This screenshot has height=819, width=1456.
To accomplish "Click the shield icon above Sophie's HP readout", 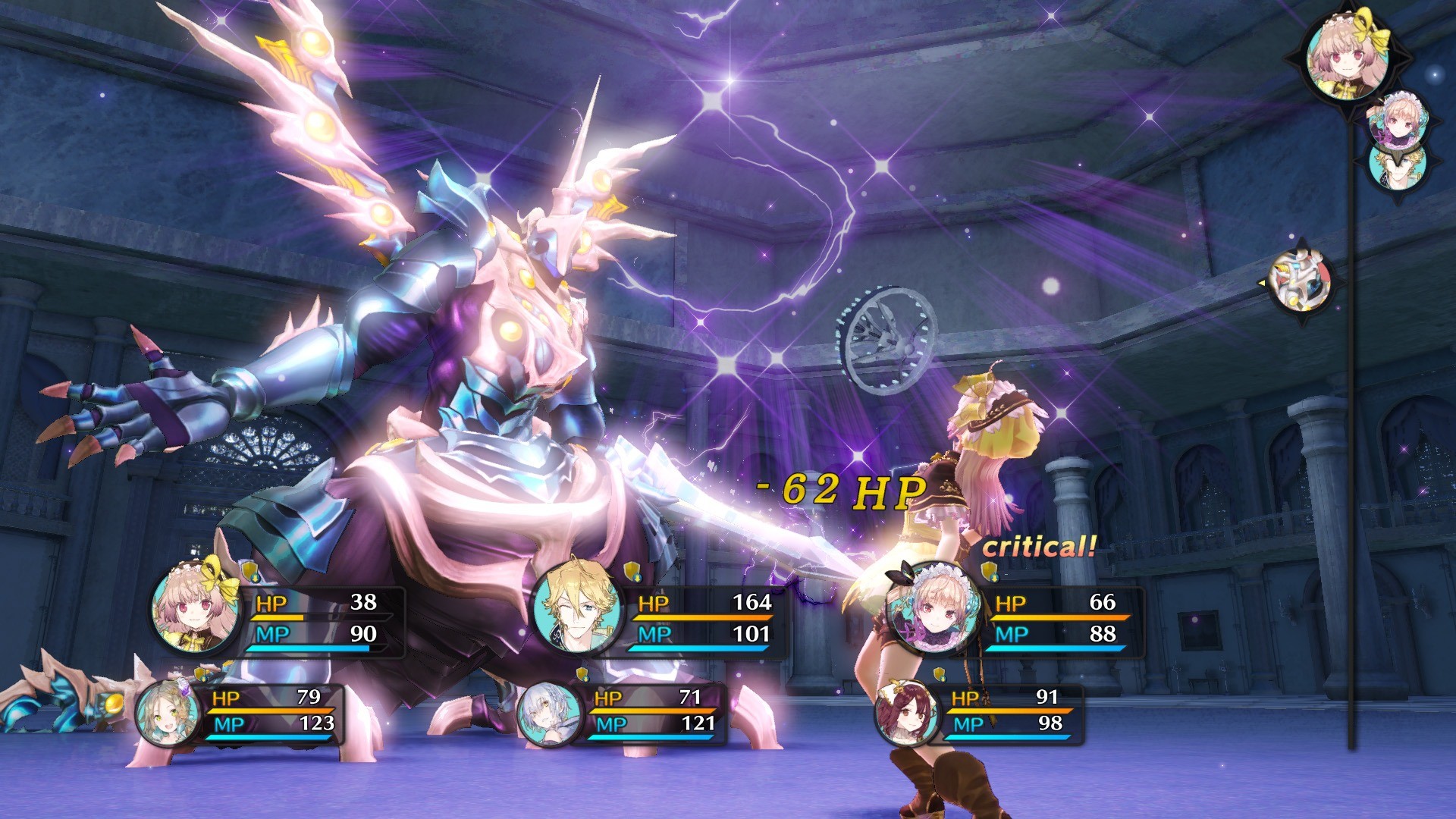I will [199, 674].
